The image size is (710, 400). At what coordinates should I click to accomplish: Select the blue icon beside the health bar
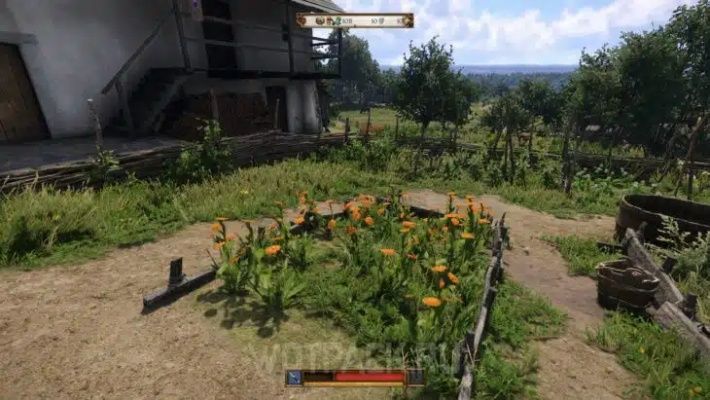(x=294, y=377)
